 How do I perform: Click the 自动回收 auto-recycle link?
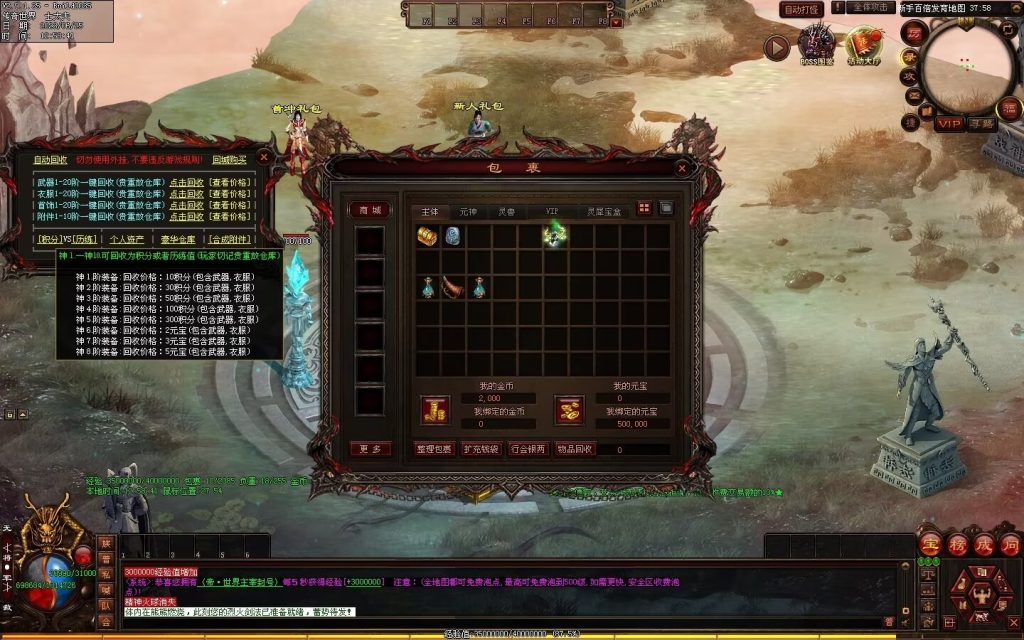pos(50,159)
